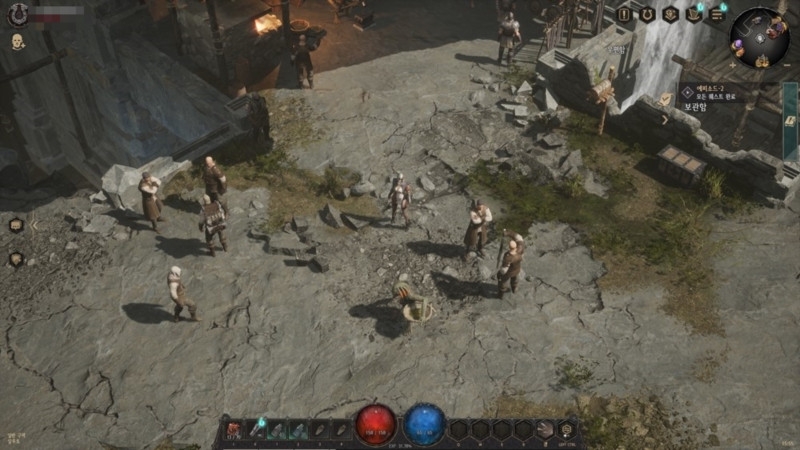This screenshot has height=450, width=800.
Task: Click the character portrait emblem
Action: coord(17,15)
